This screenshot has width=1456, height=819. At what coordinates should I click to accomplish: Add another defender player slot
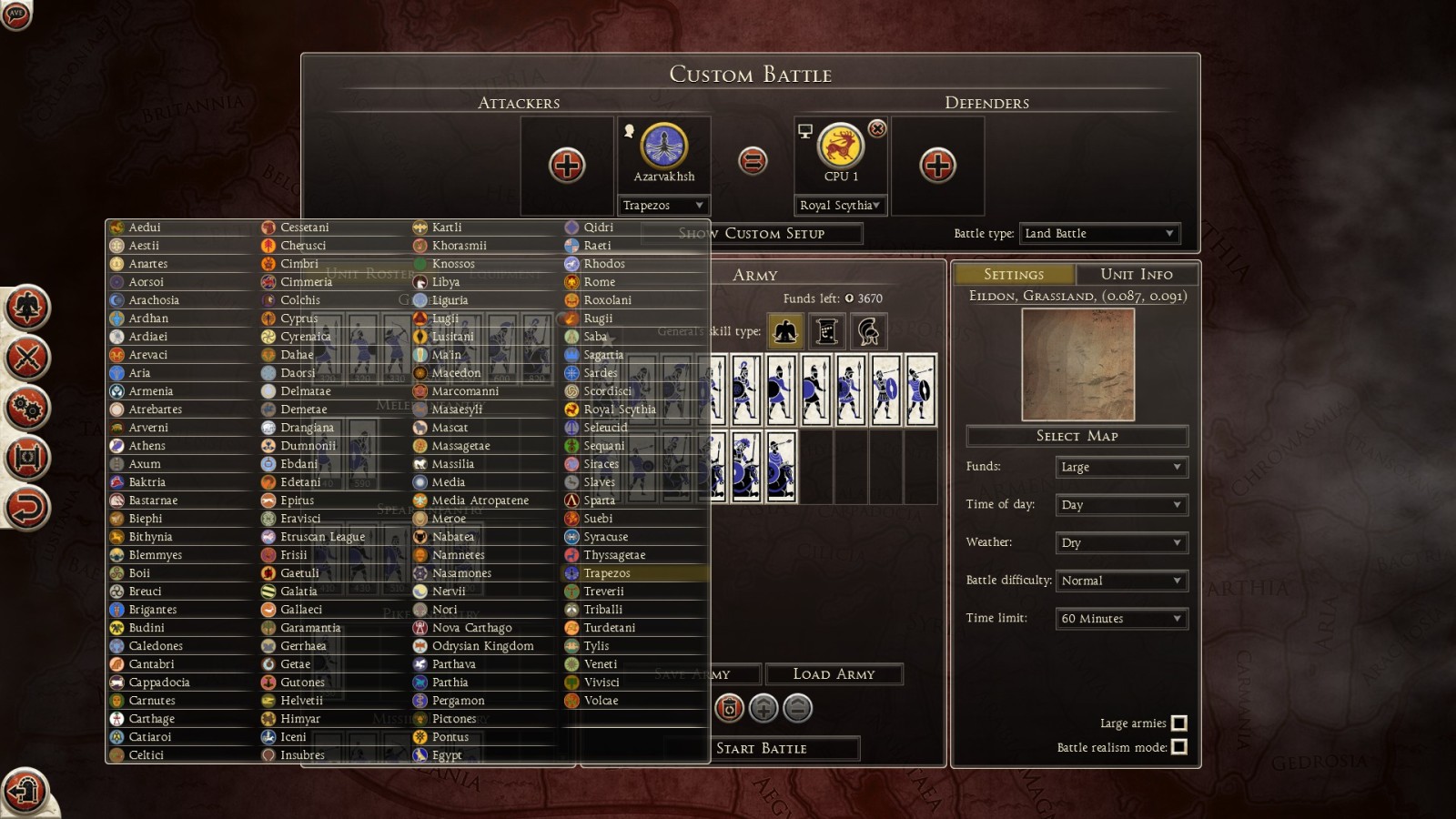pos(938,166)
